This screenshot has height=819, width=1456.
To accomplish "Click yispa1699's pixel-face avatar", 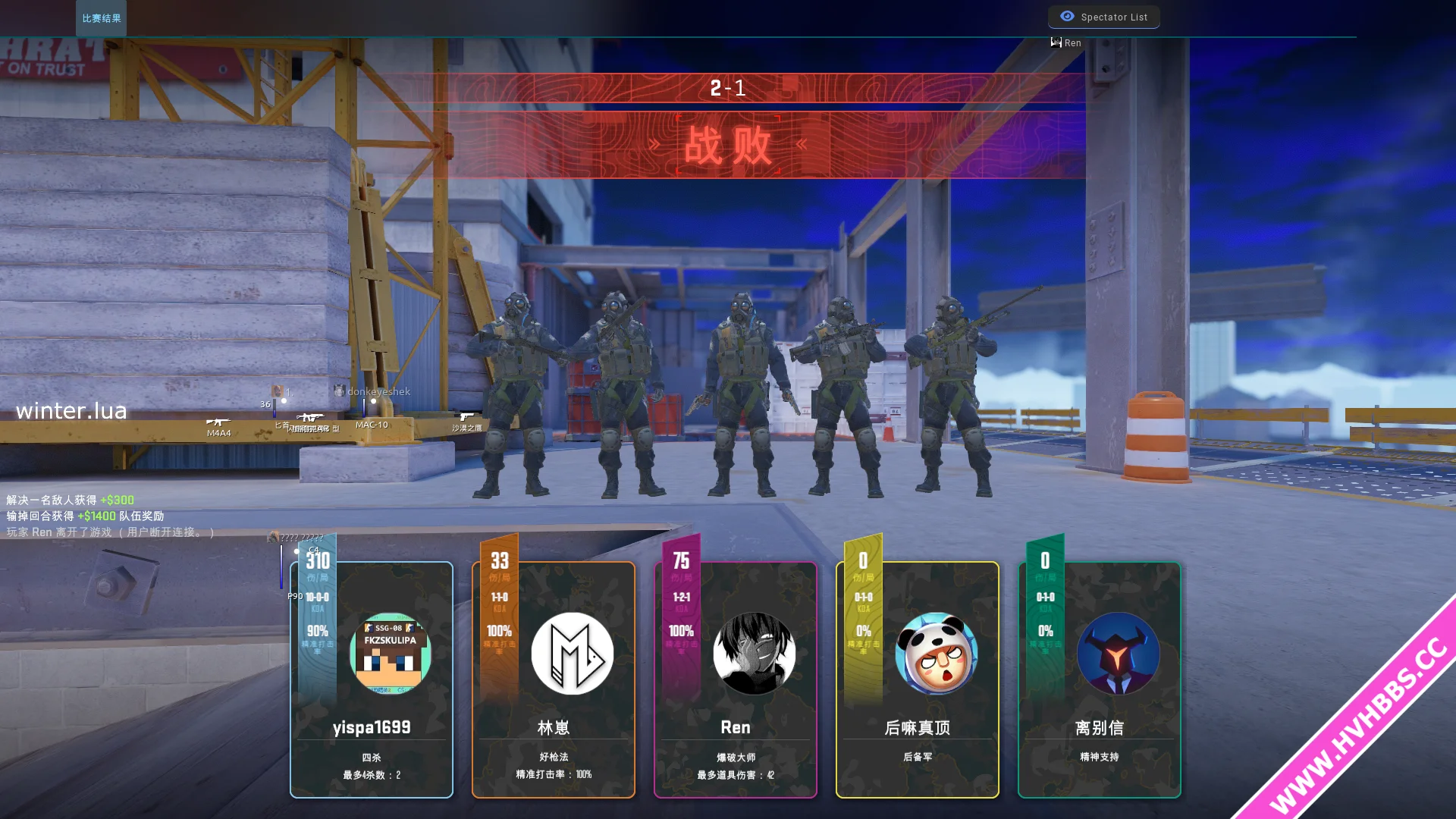I will pos(391,654).
